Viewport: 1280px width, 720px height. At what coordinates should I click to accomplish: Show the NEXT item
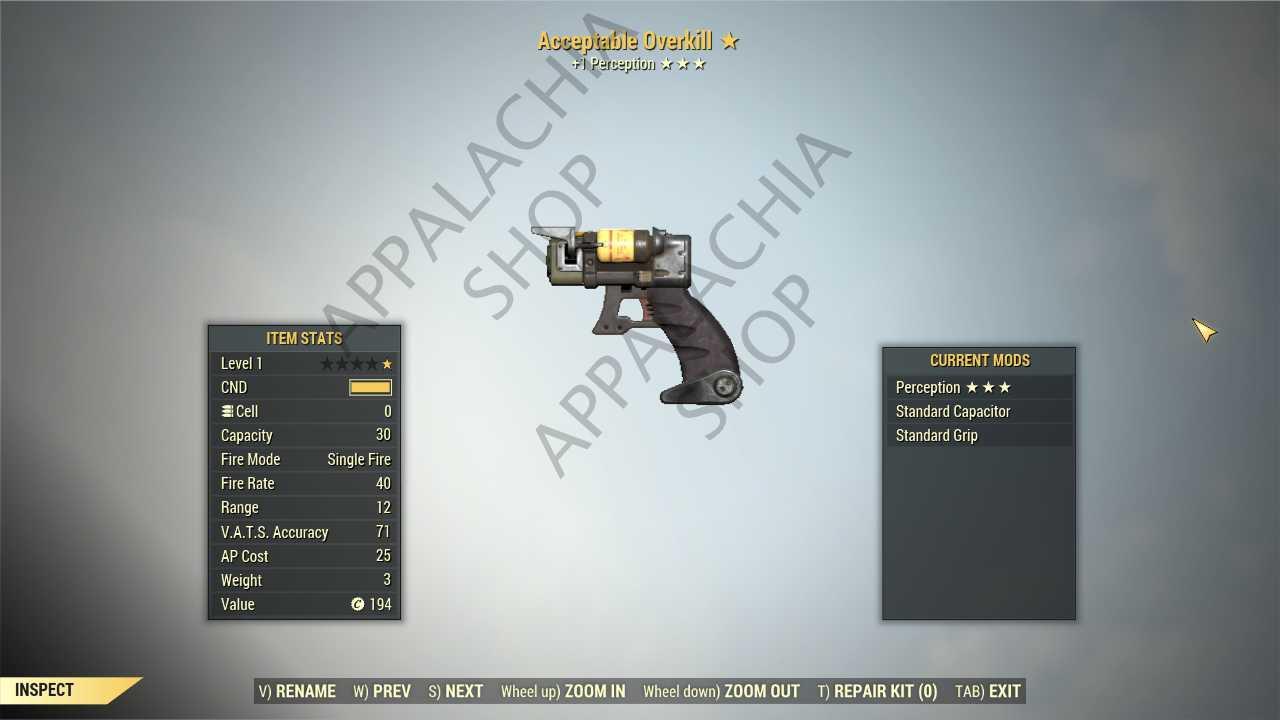tap(456, 691)
